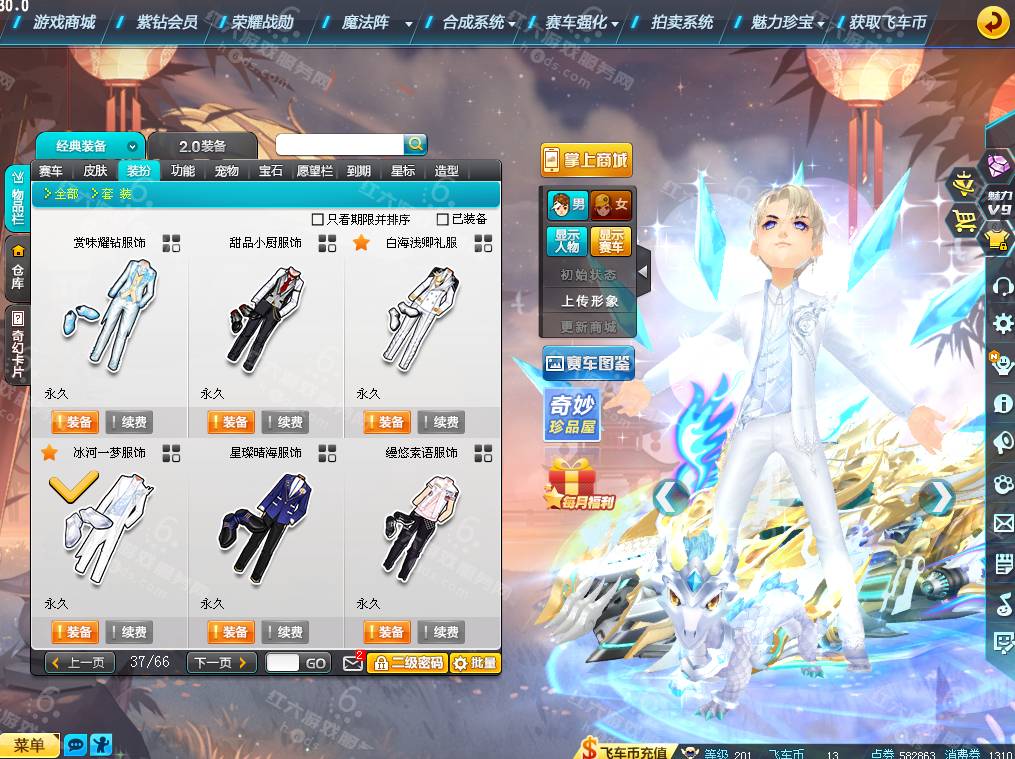
Task: Toggle the 只看期限并排序 checkbox
Action: pos(318,219)
